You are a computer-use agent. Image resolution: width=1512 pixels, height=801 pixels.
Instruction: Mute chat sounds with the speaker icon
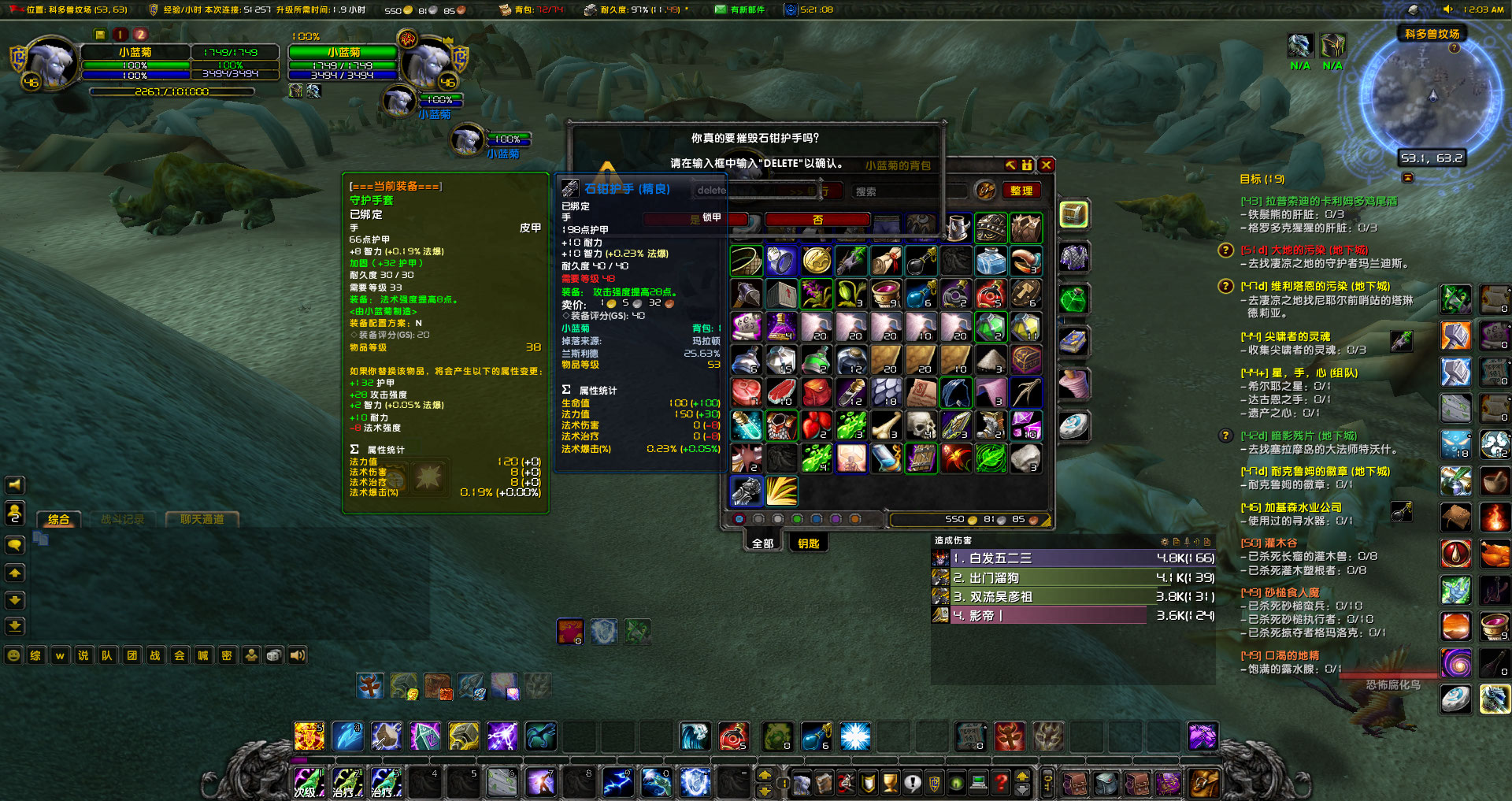[x=297, y=655]
